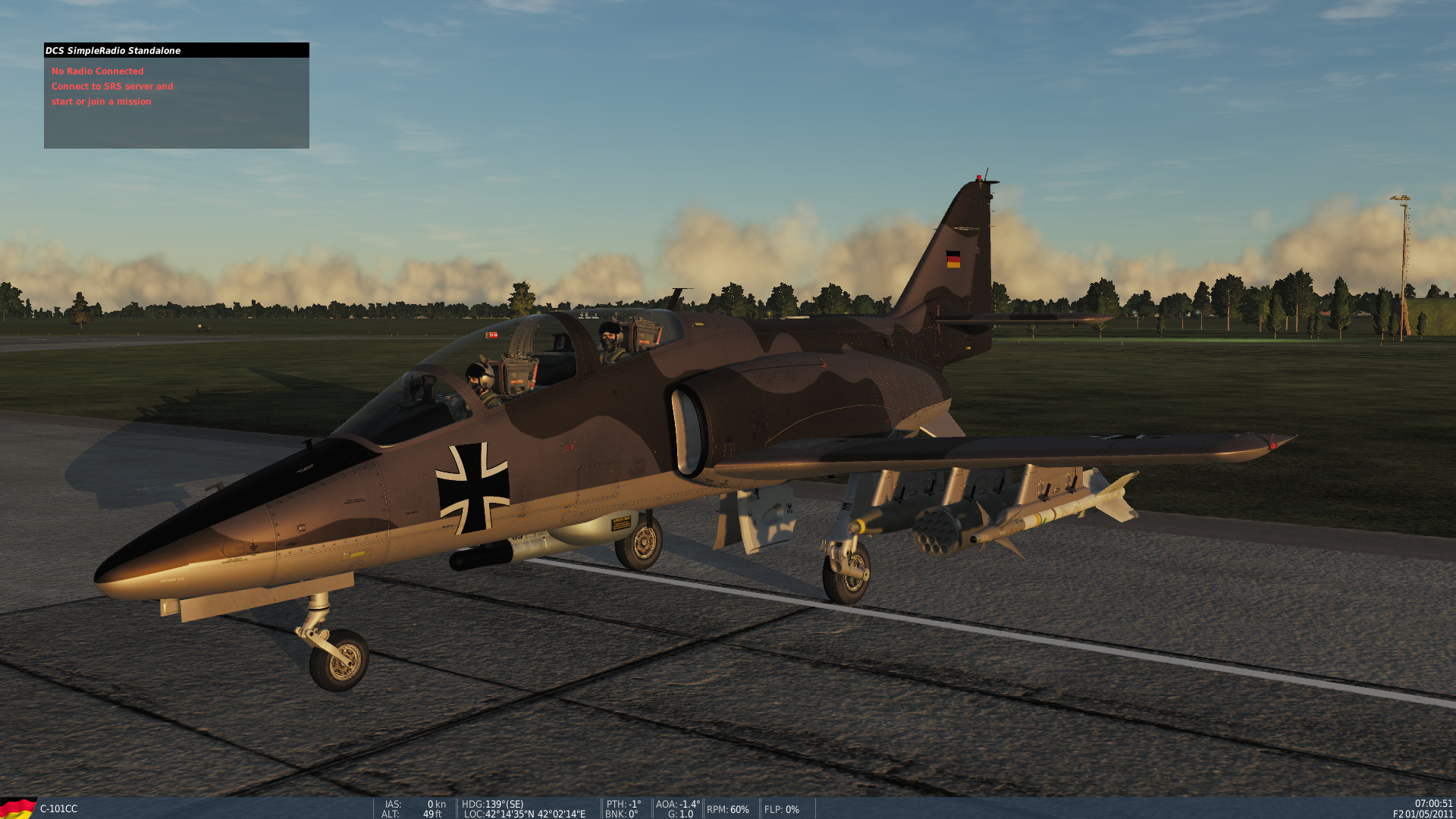Expand the LOC coordinates field
The image size is (1456, 819).
point(523,814)
